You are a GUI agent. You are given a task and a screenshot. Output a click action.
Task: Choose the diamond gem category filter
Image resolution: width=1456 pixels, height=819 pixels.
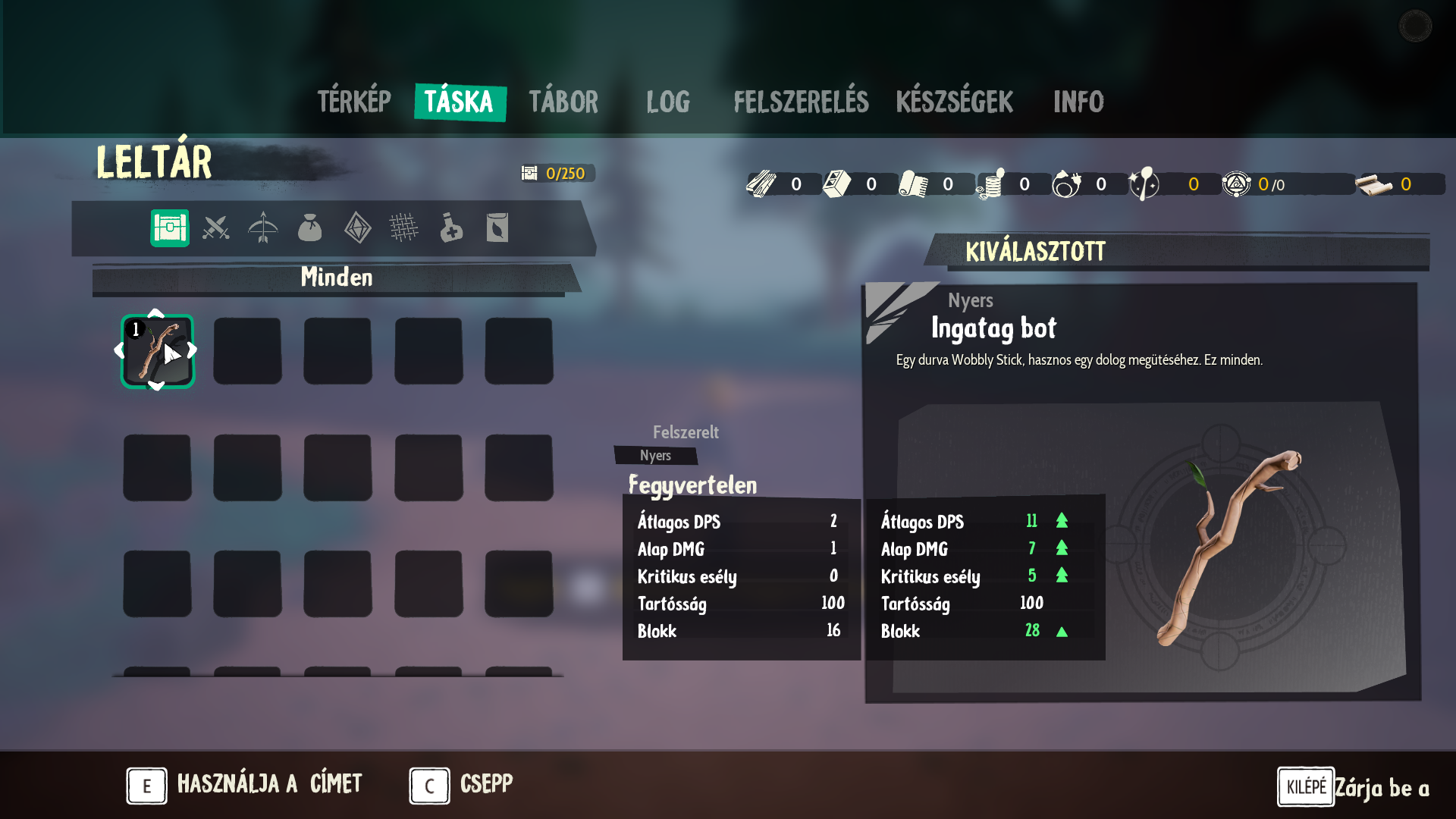pyautogui.click(x=357, y=227)
